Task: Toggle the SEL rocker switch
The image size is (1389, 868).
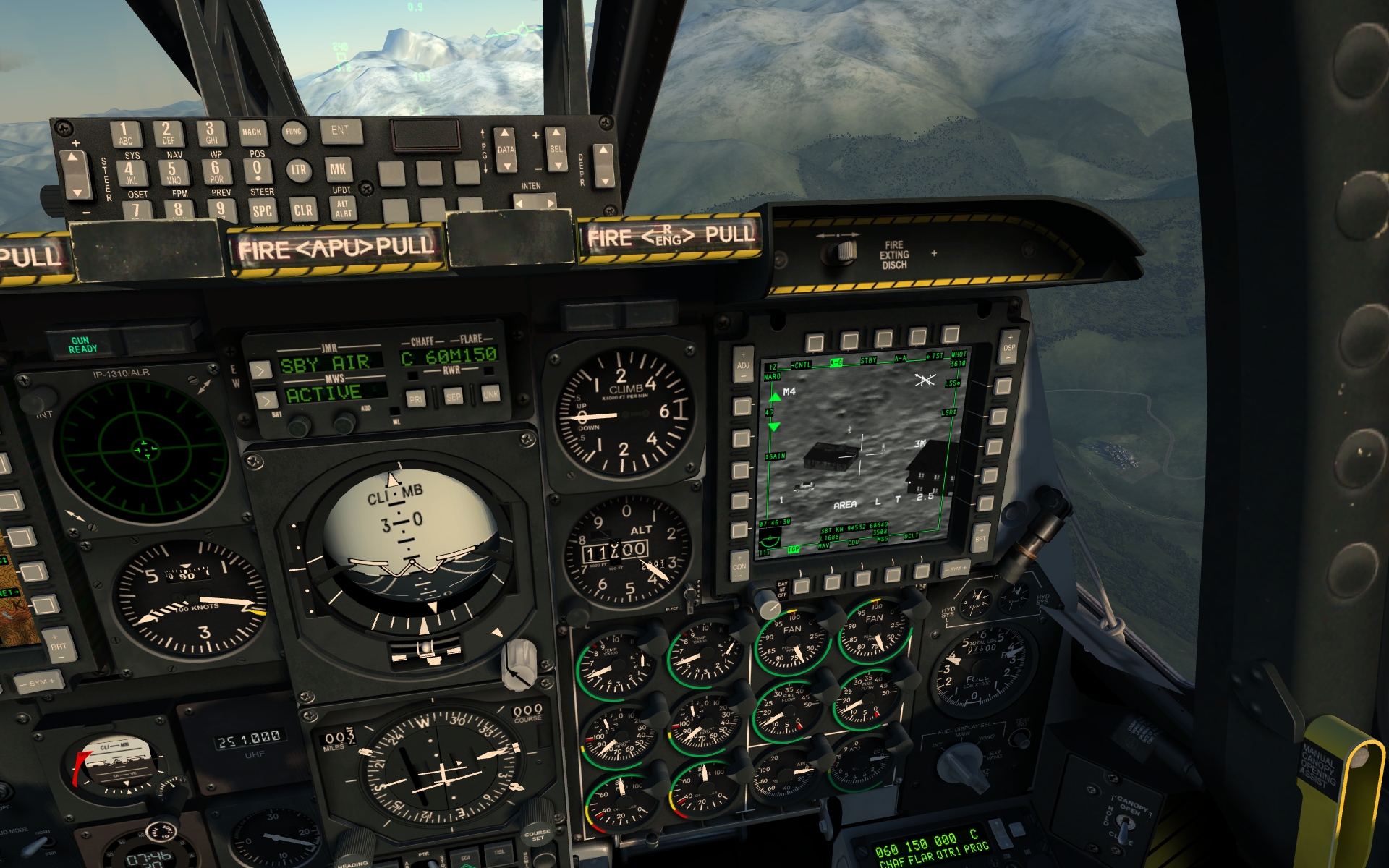Action: coord(556,150)
